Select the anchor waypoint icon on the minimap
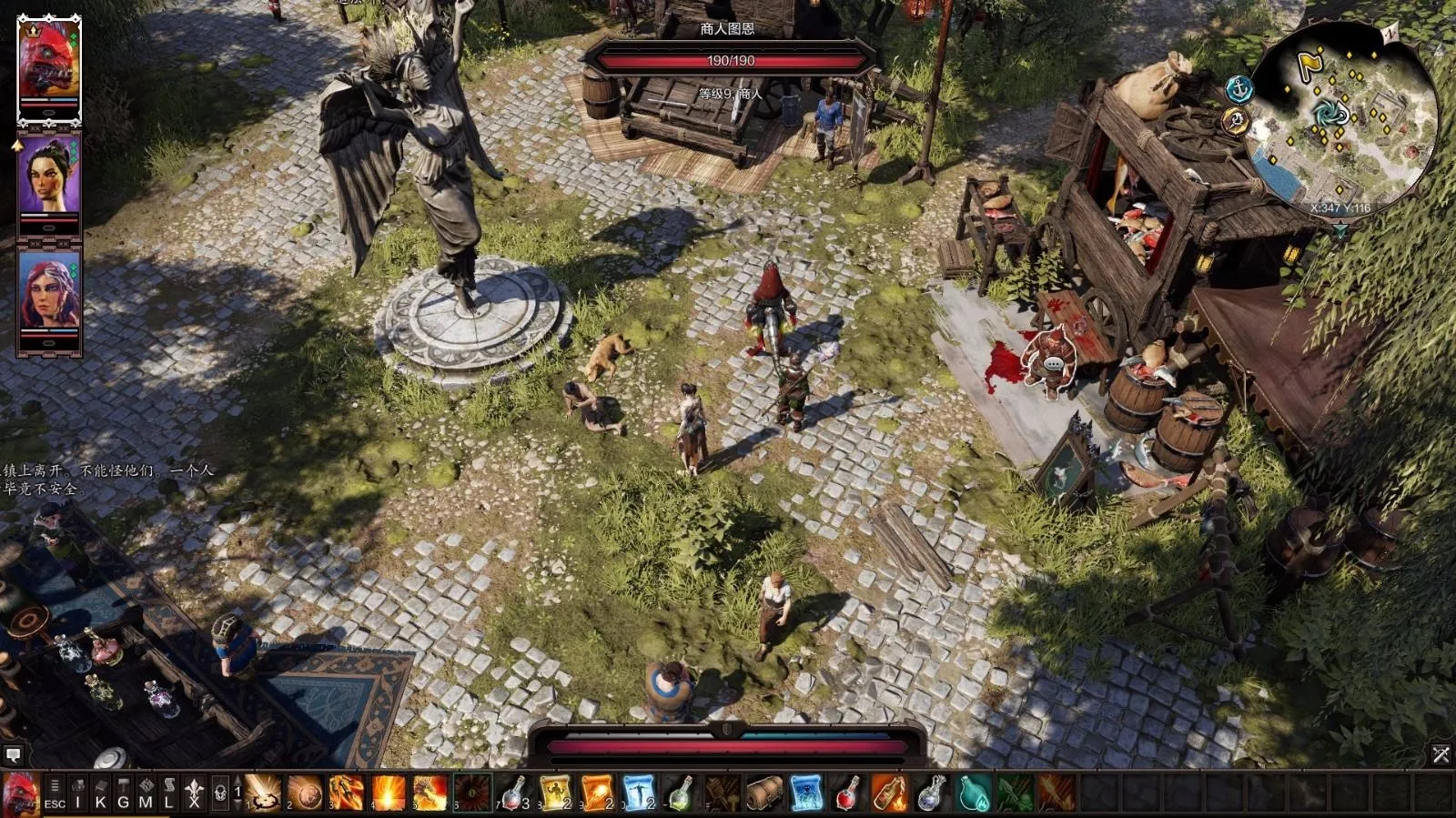Viewport: 1456px width, 818px height. point(1238,88)
